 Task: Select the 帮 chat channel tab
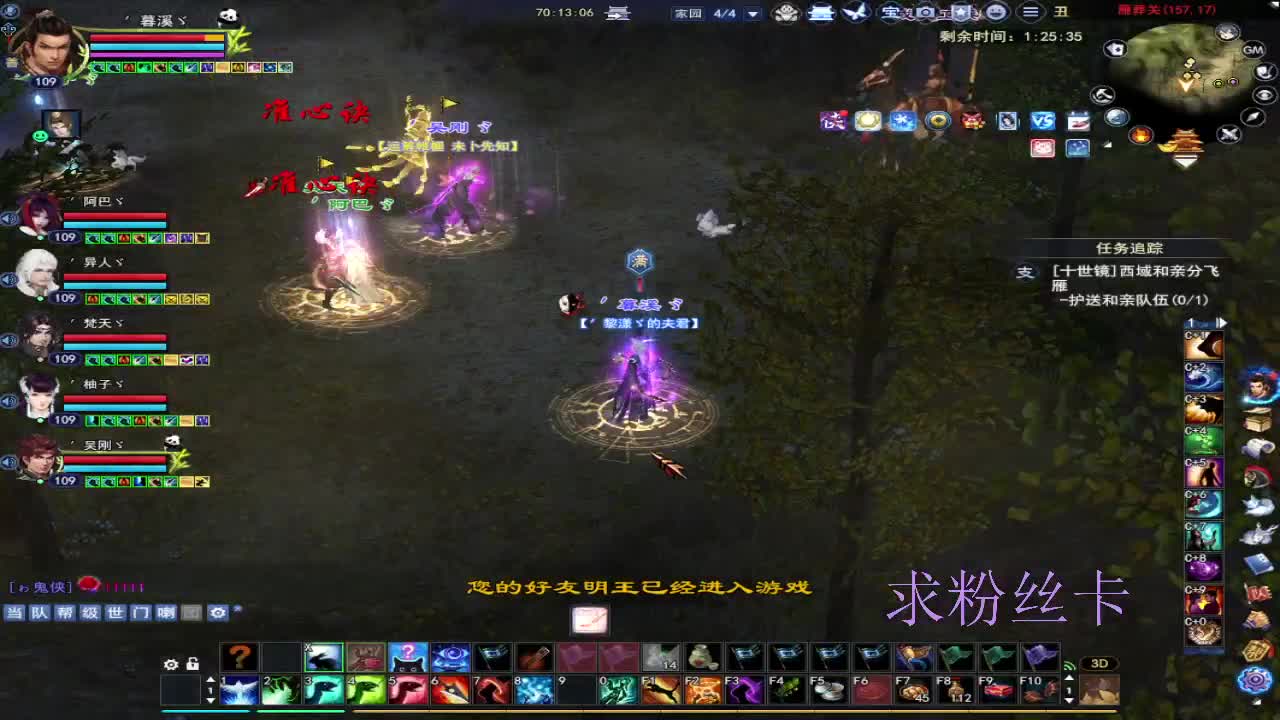(62, 613)
